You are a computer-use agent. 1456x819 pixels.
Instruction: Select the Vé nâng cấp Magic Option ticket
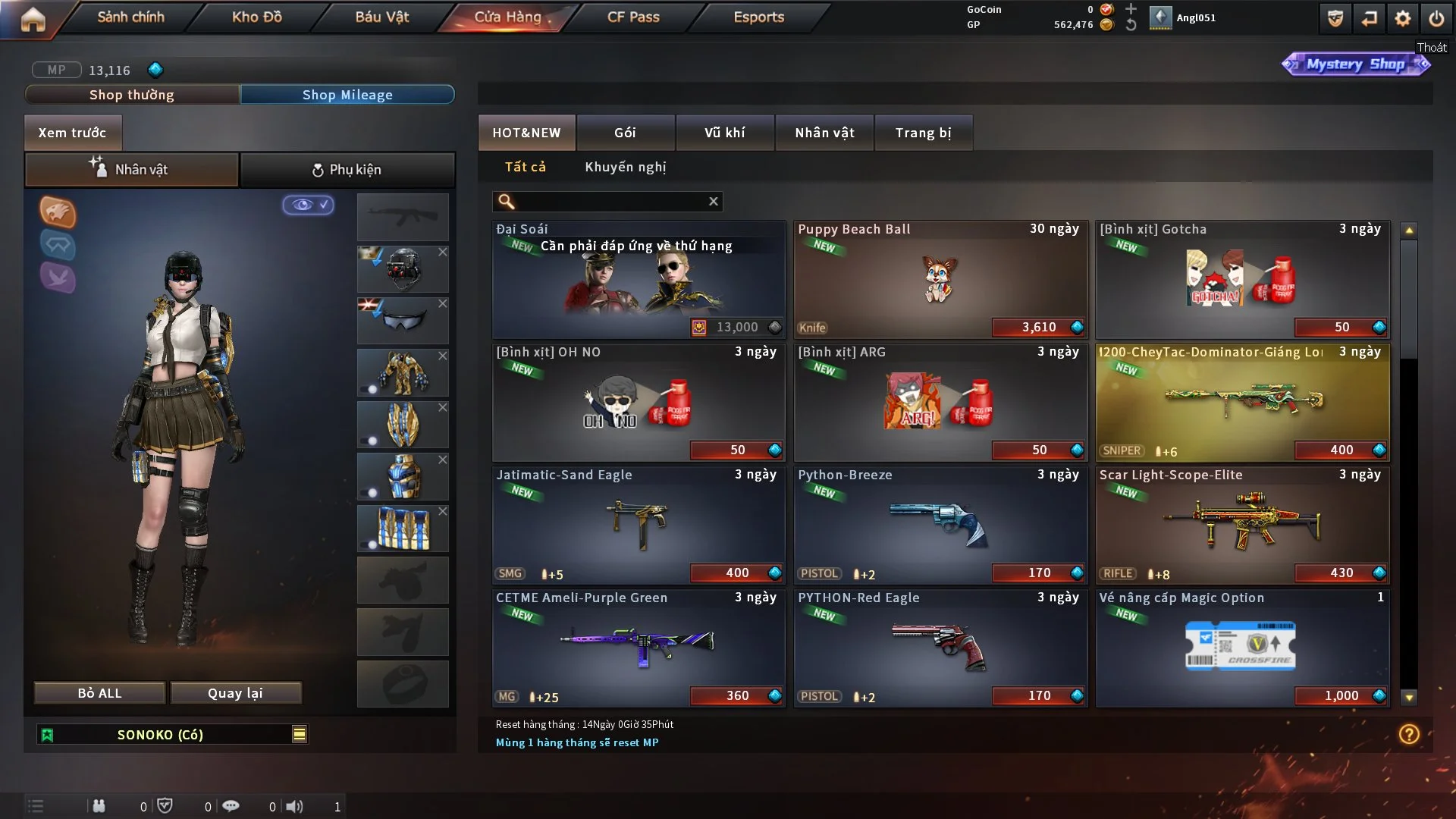click(1242, 648)
